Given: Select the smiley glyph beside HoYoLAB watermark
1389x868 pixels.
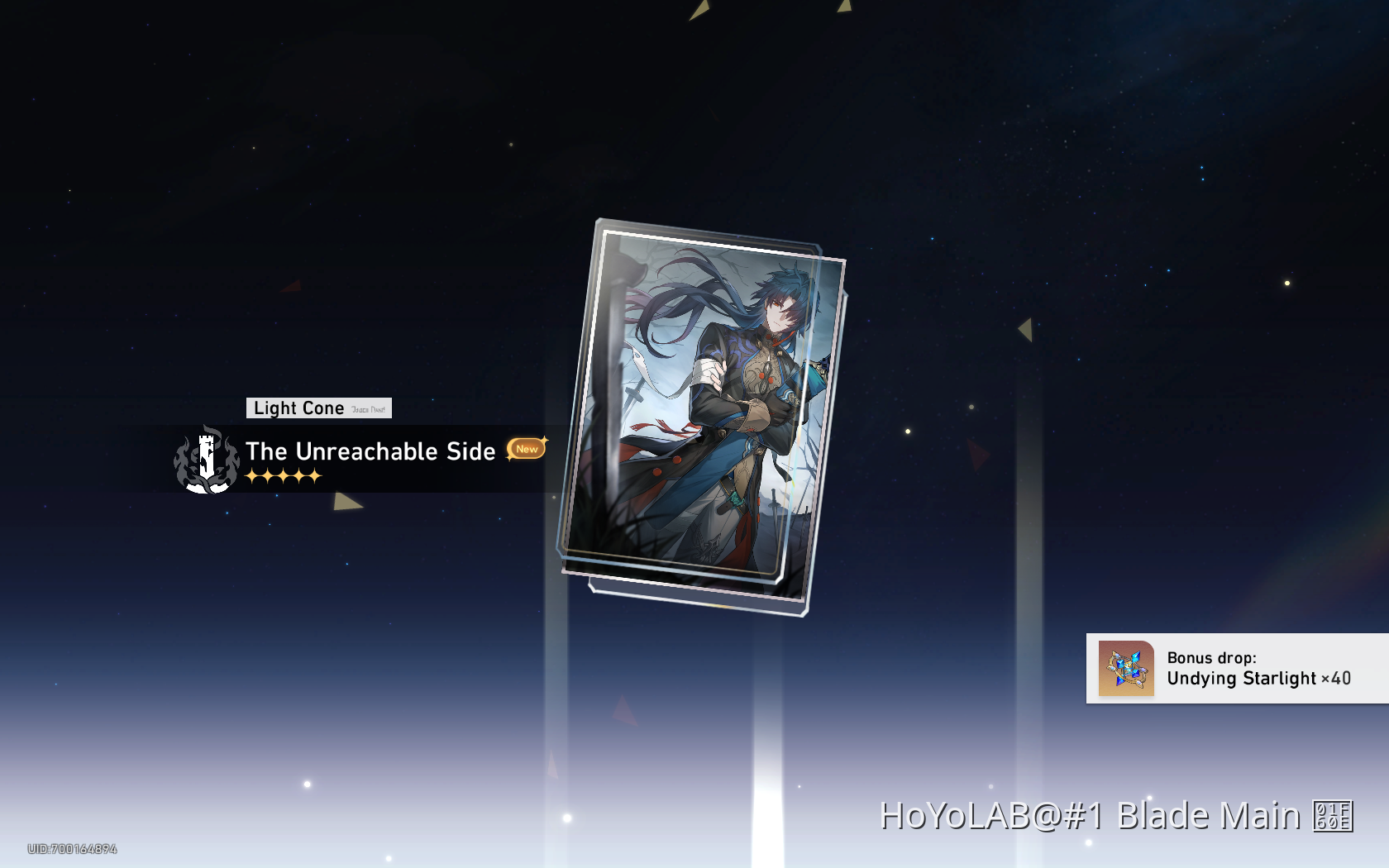Looking at the screenshot, I should pyautogui.click(x=1334, y=817).
